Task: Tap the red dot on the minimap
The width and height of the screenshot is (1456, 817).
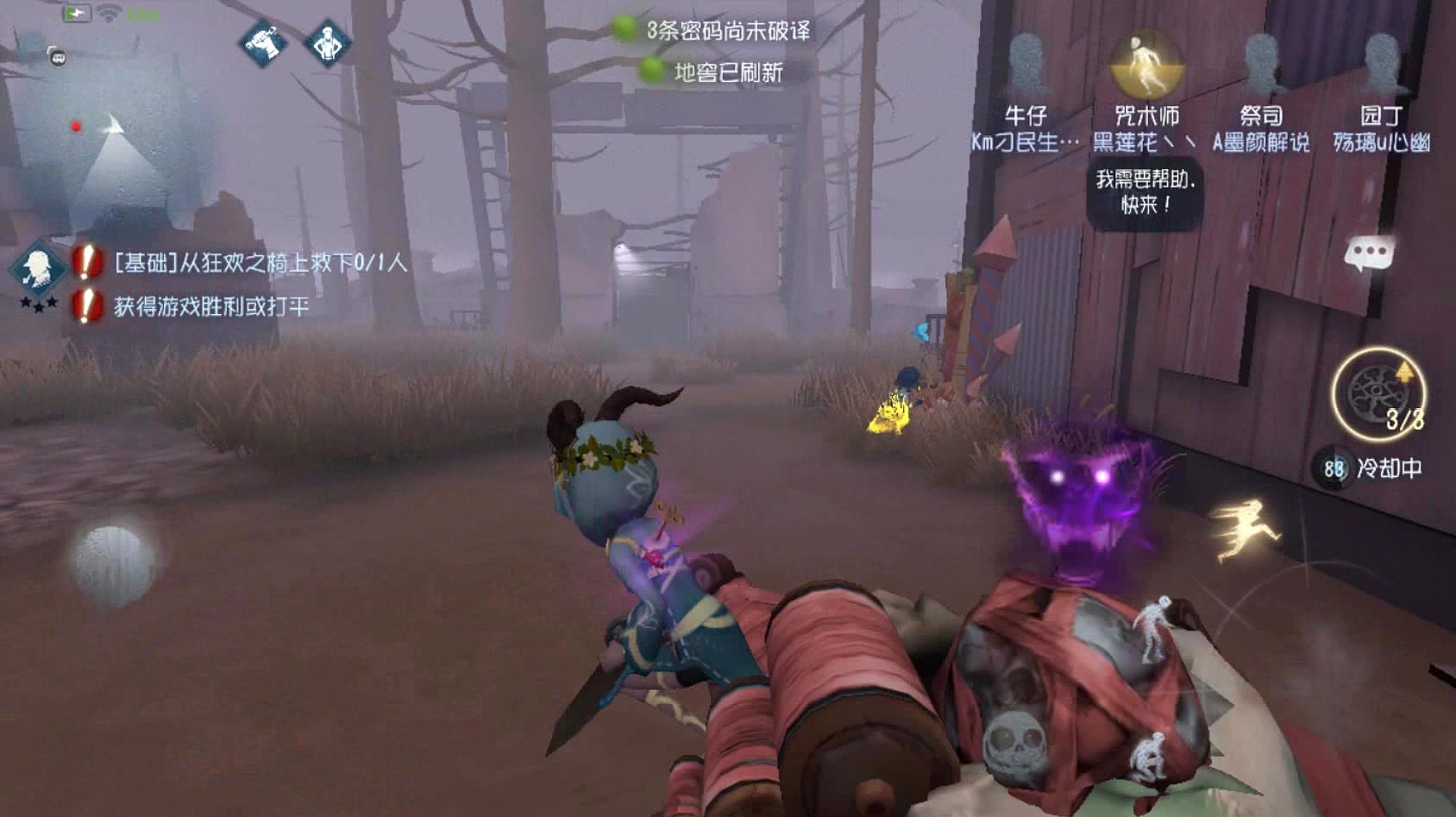Action: coord(74,124)
